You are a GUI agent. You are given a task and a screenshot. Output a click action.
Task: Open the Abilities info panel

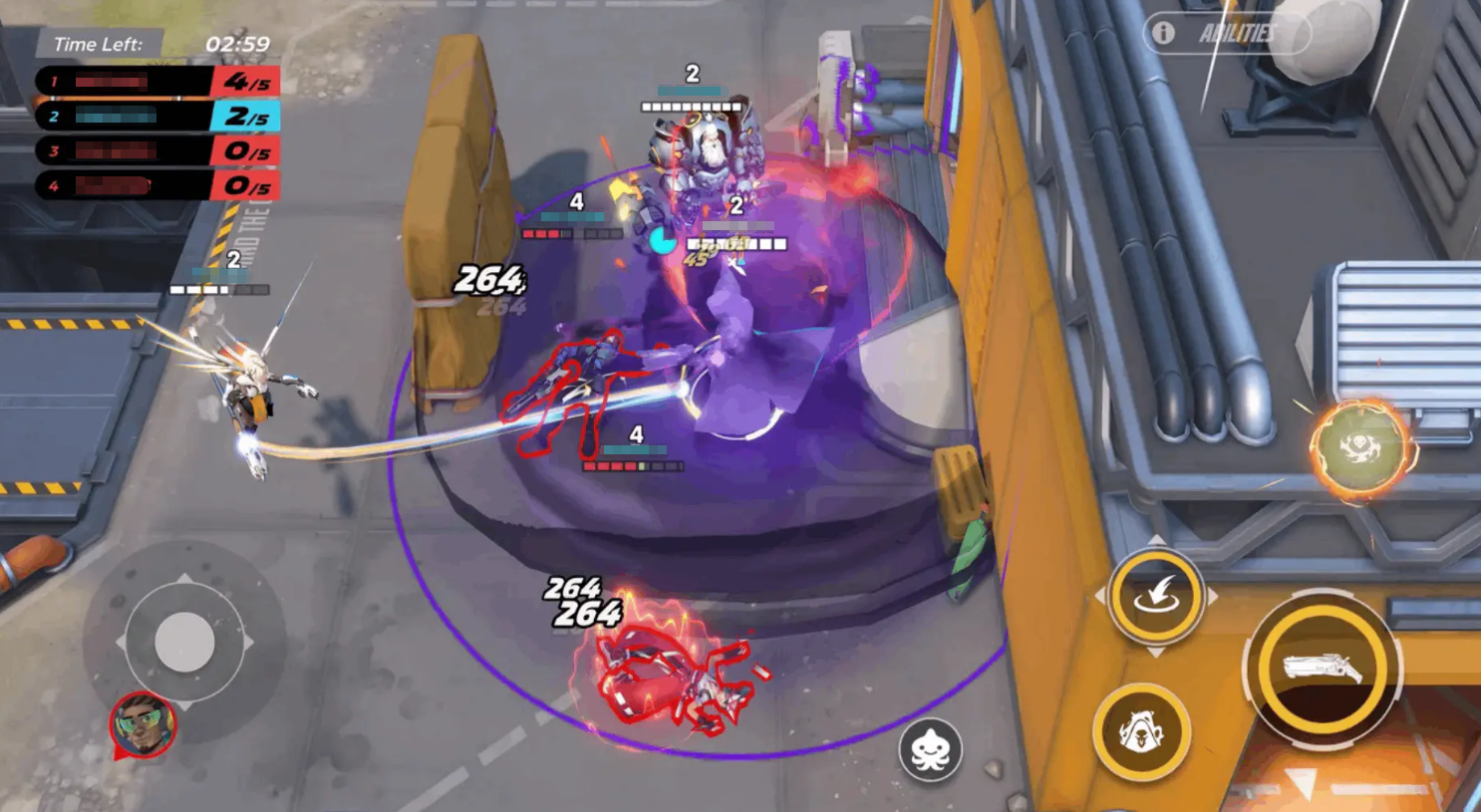click(1226, 33)
